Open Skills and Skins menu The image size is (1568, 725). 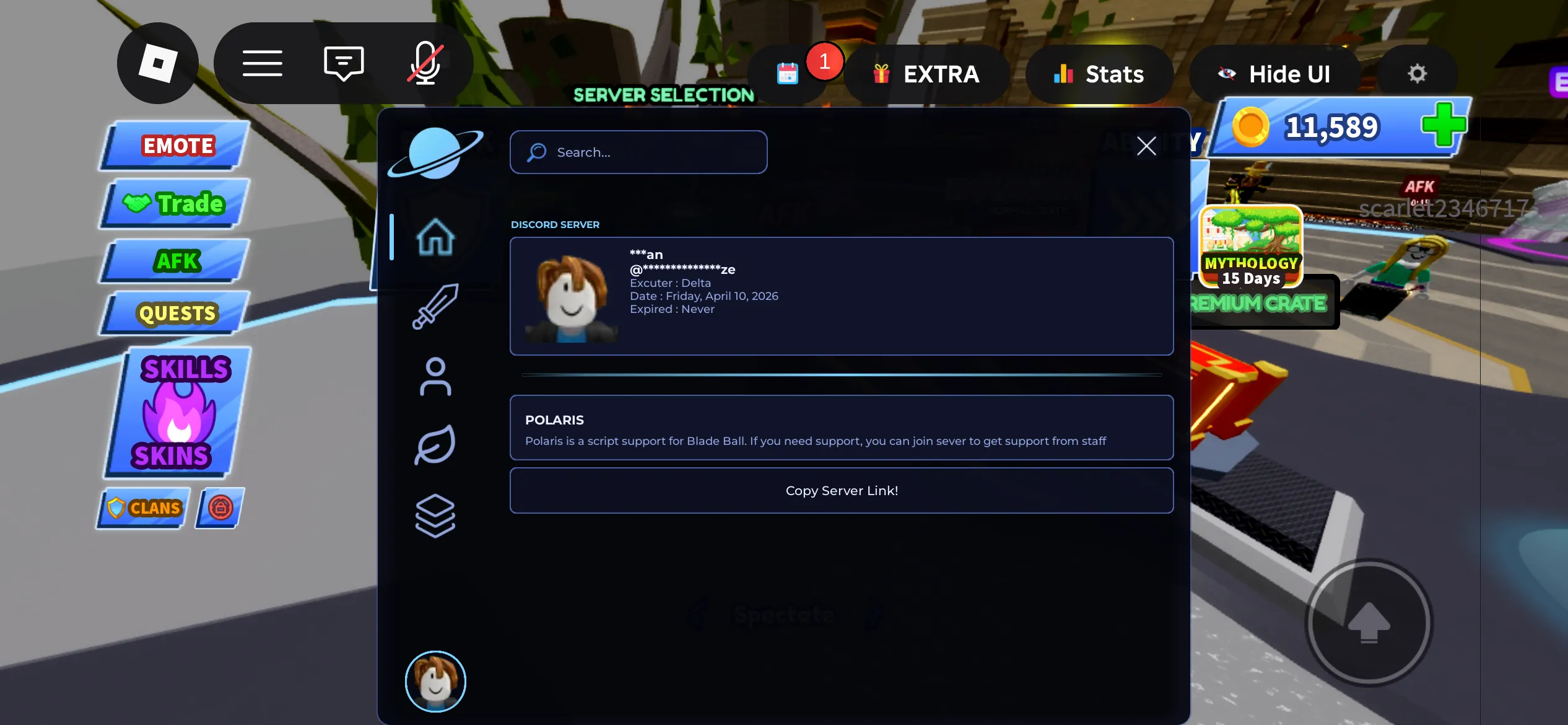(x=178, y=412)
